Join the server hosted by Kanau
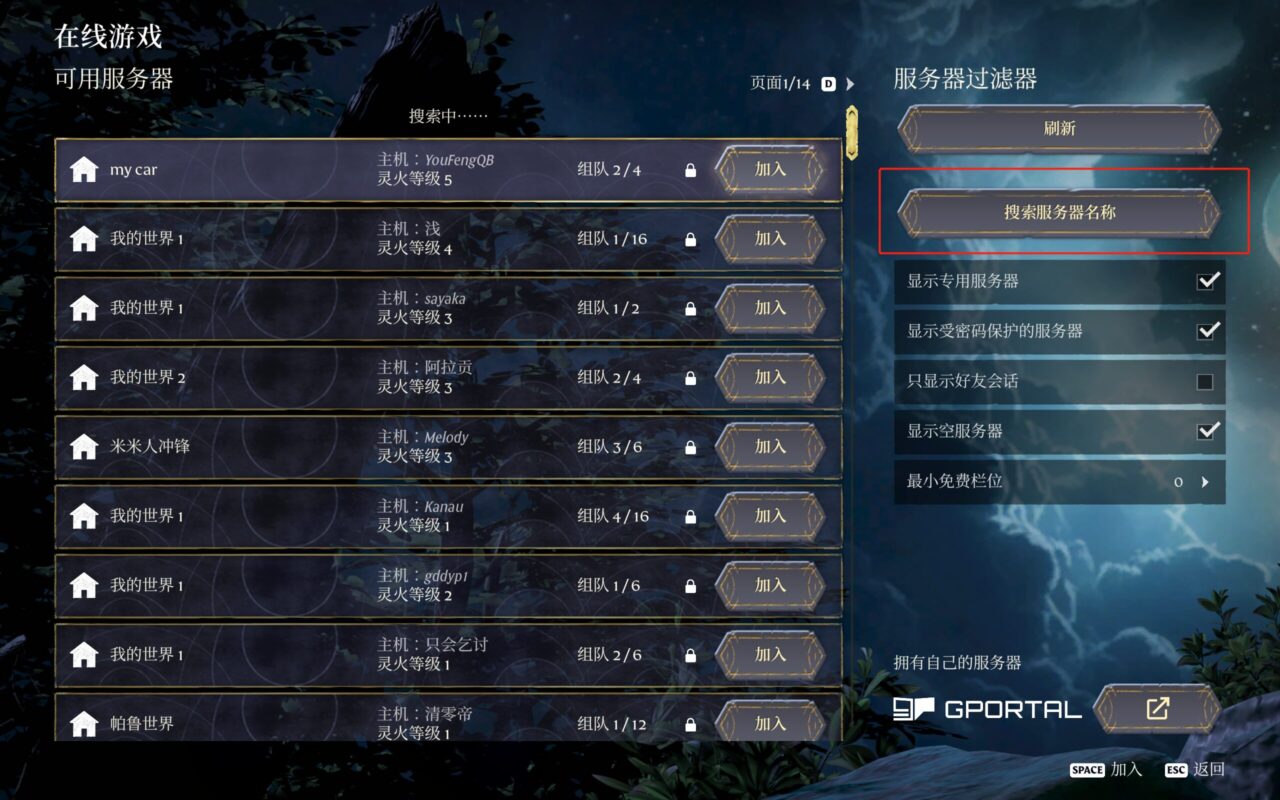Screen dimensions: 1280x800 coord(770,516)
